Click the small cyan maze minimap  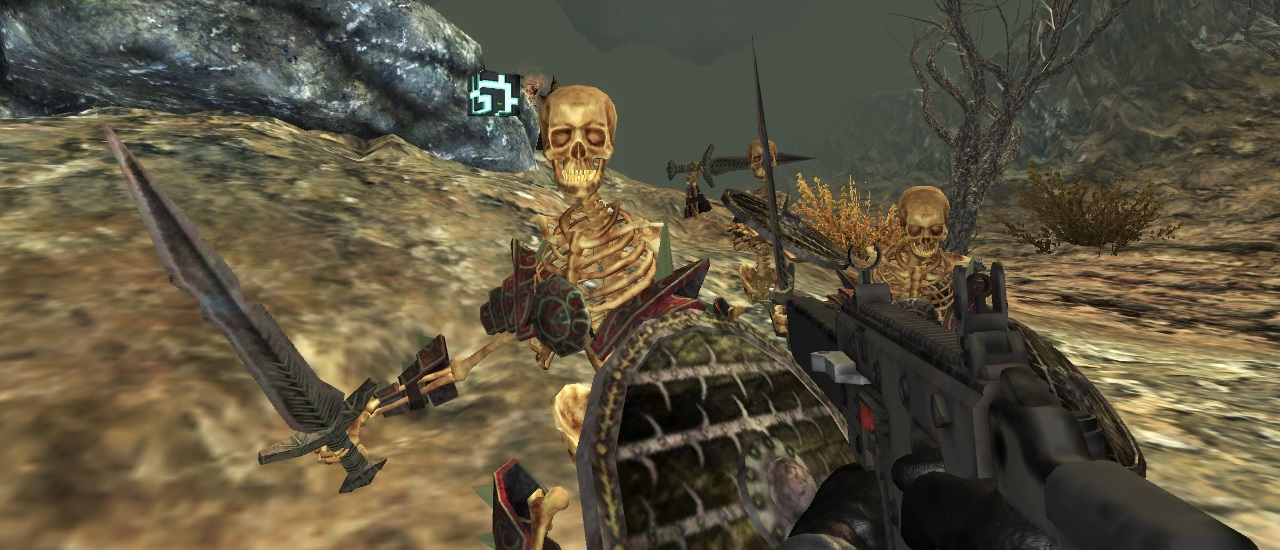pos(495,94)
